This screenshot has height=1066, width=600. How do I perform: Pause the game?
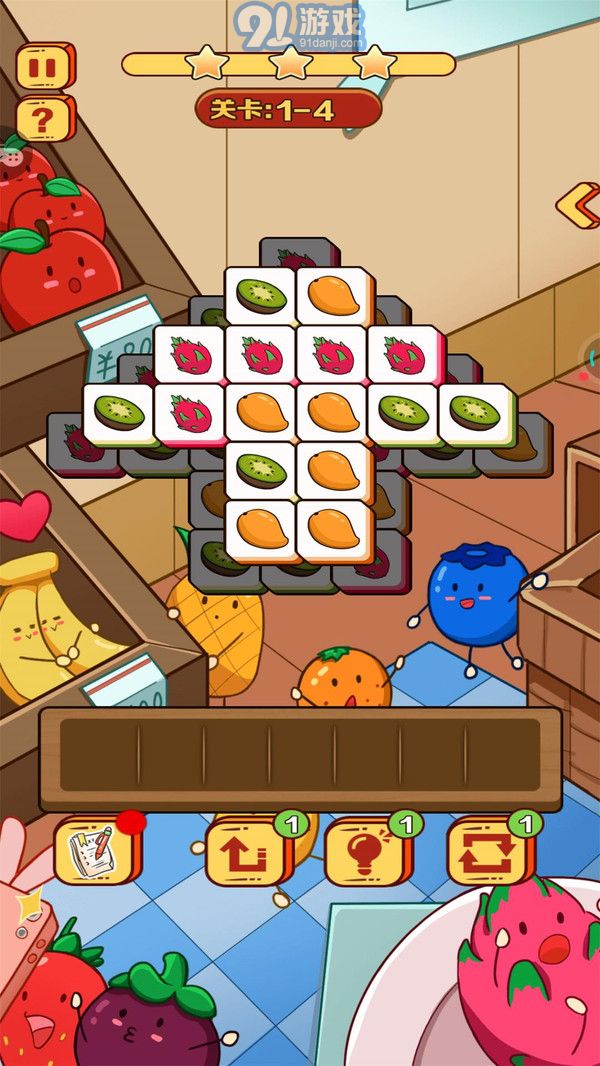(x=44, y=66)
